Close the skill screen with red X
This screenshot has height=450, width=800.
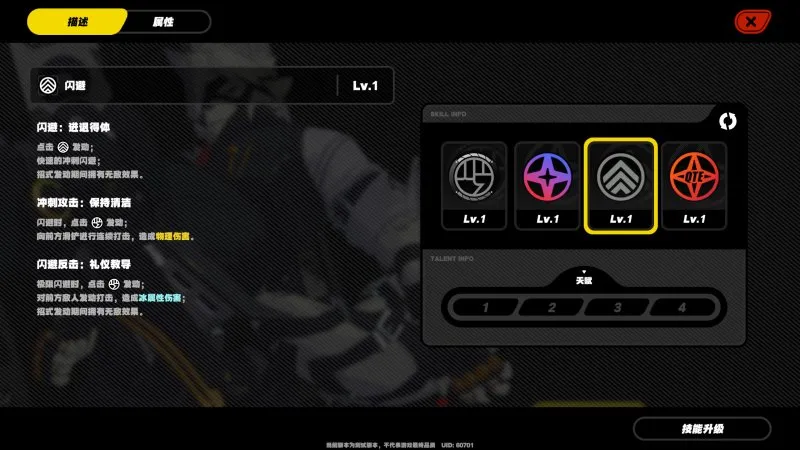point(749,21)
